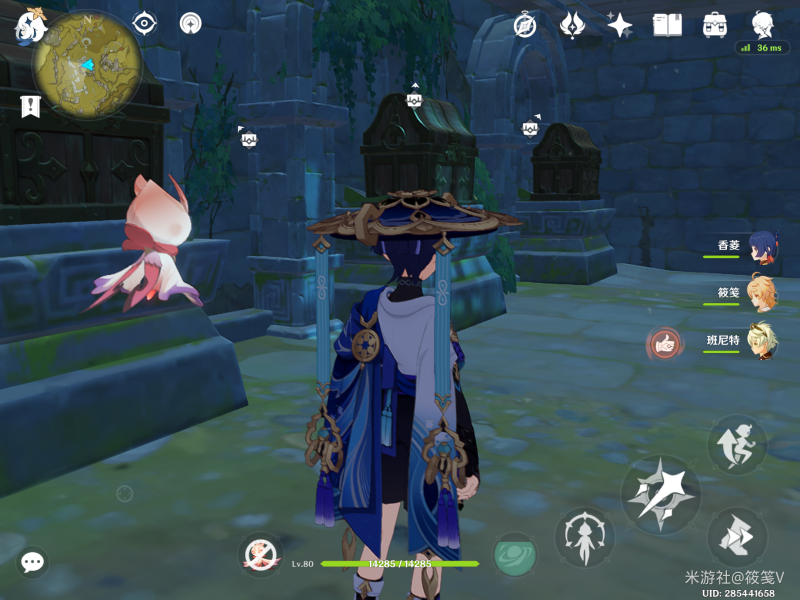Switch to party member 班尼特

[x=760, y=341]
